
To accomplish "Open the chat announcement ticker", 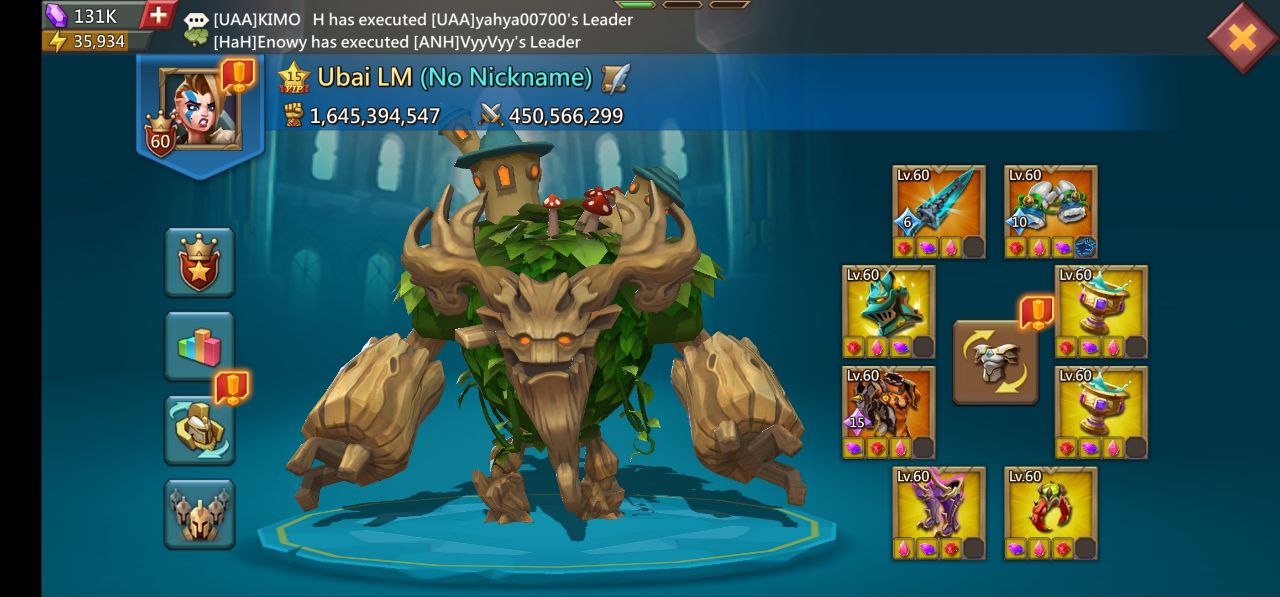I will (420, 30).
